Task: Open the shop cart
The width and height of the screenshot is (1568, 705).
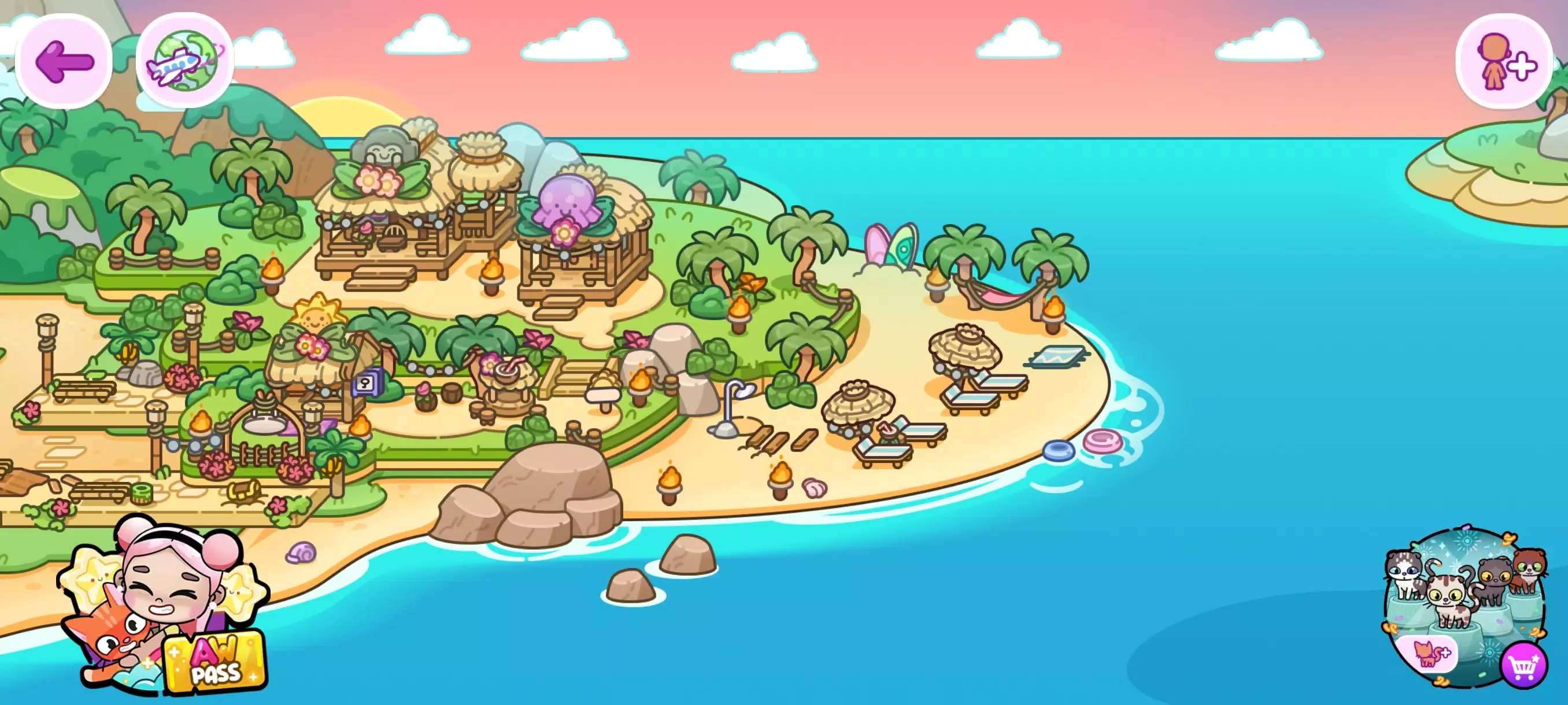Action: click(1523, 667)
